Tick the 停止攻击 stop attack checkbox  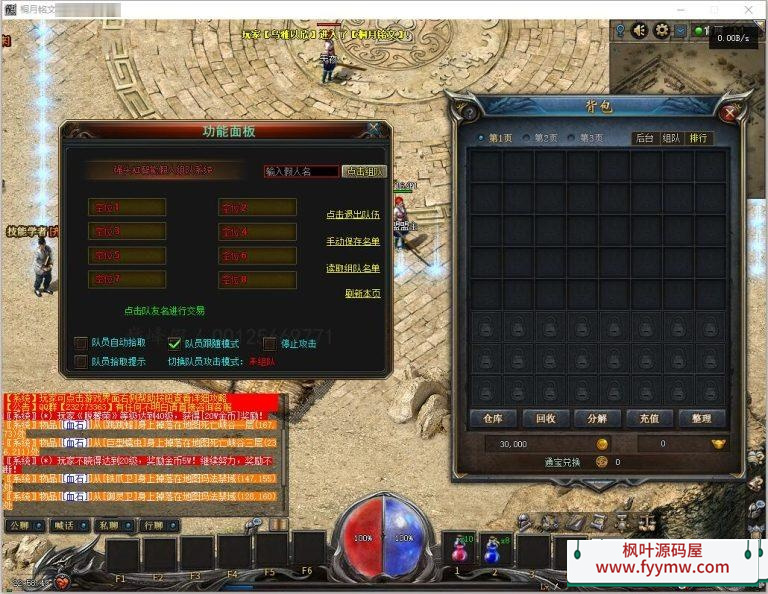tap(269, 343)
